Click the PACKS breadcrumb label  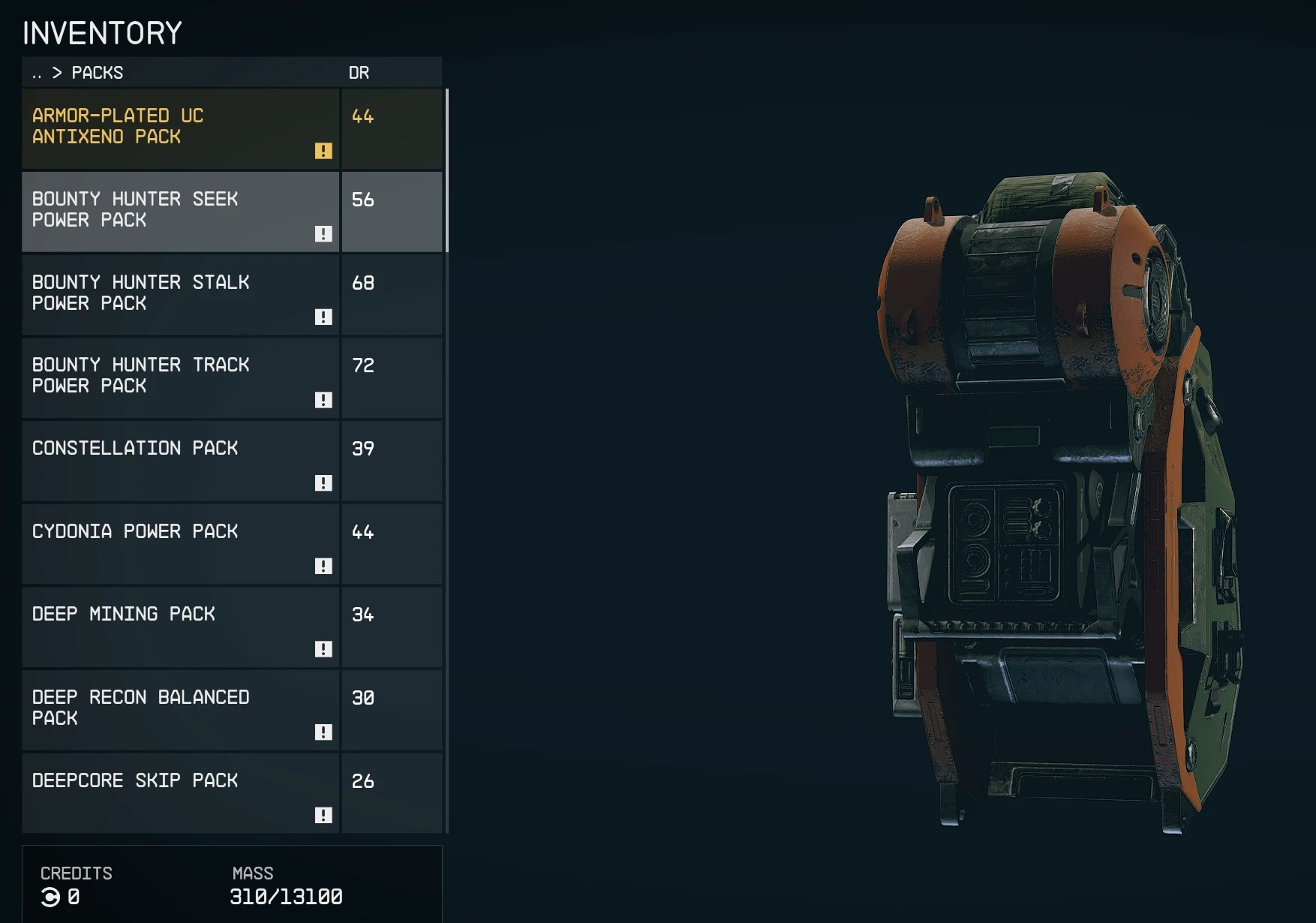(97, 73)
